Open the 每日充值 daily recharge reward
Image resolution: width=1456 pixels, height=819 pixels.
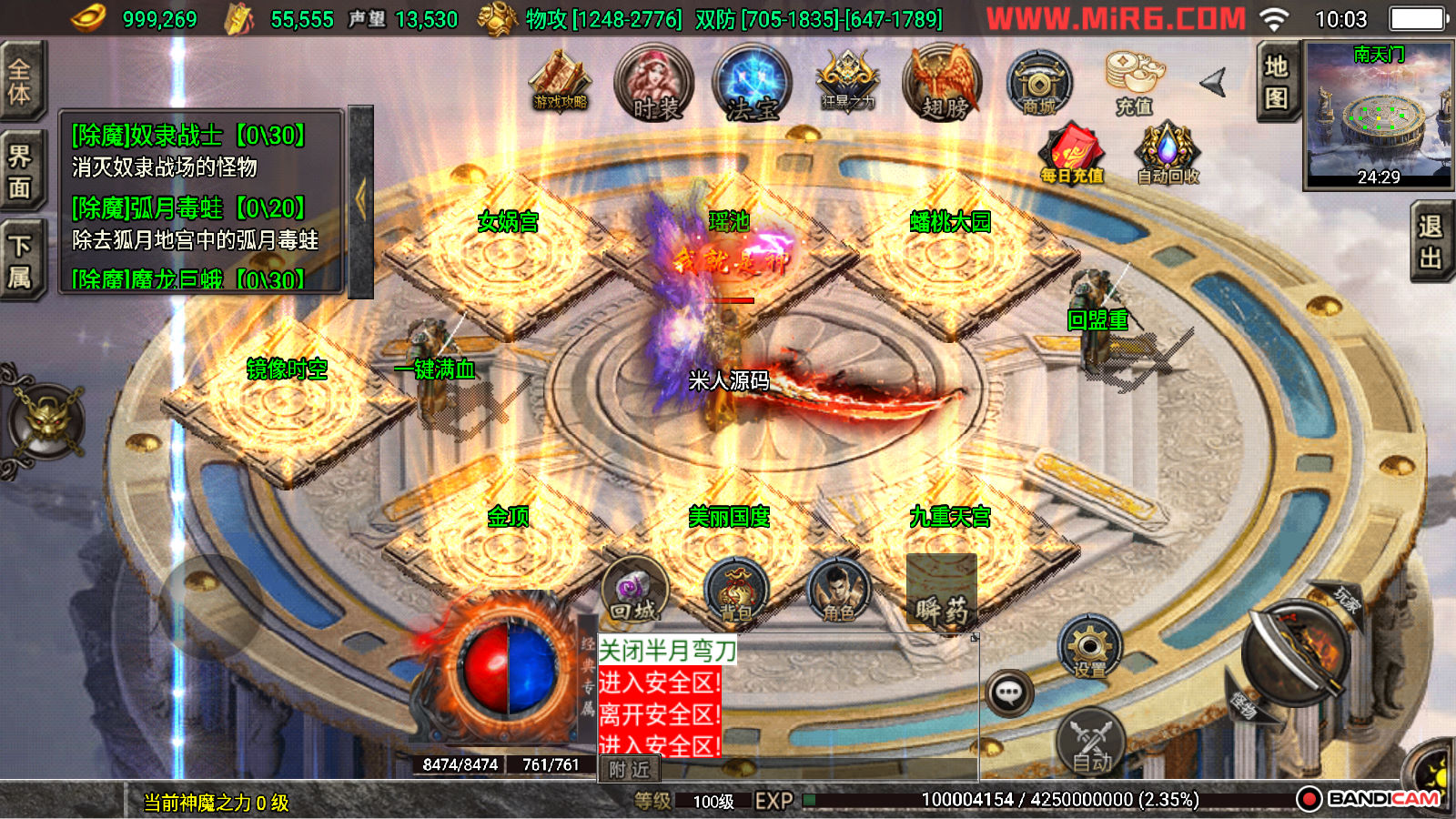[1072, 153]
